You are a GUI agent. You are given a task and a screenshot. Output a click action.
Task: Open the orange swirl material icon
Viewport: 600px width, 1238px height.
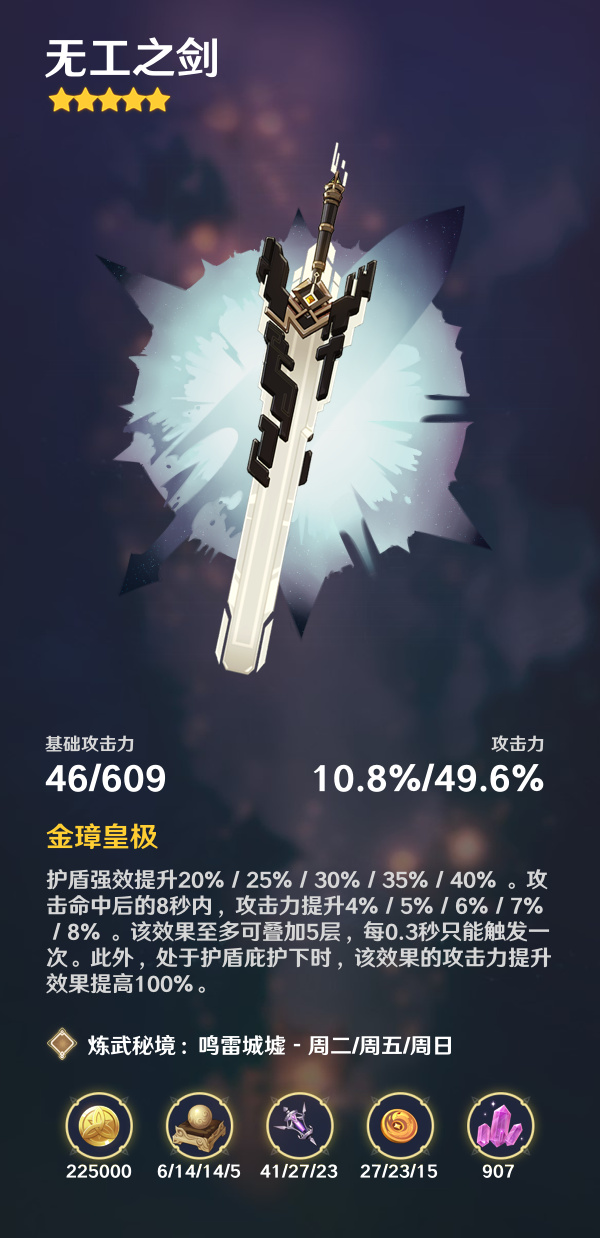(399, 1125)
